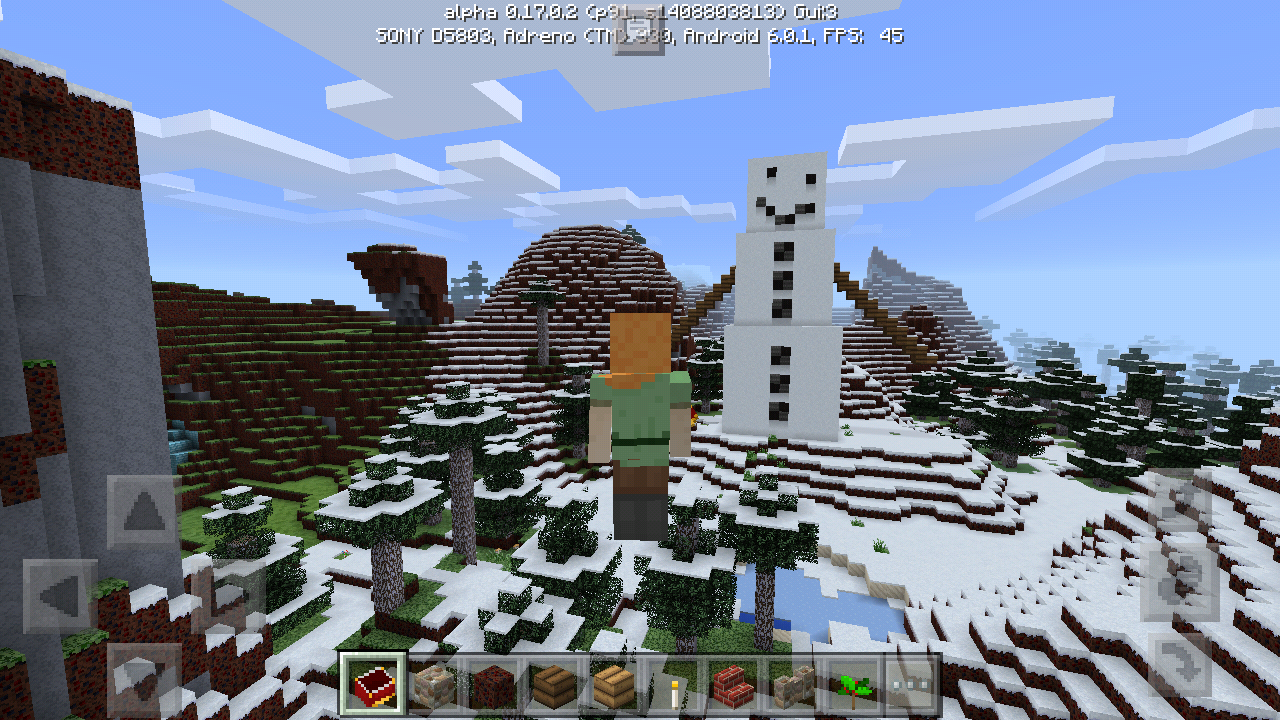Select the dark red speckled block slot
Viewport: 1280px width, 720px height.
click(x=493, y=685)
